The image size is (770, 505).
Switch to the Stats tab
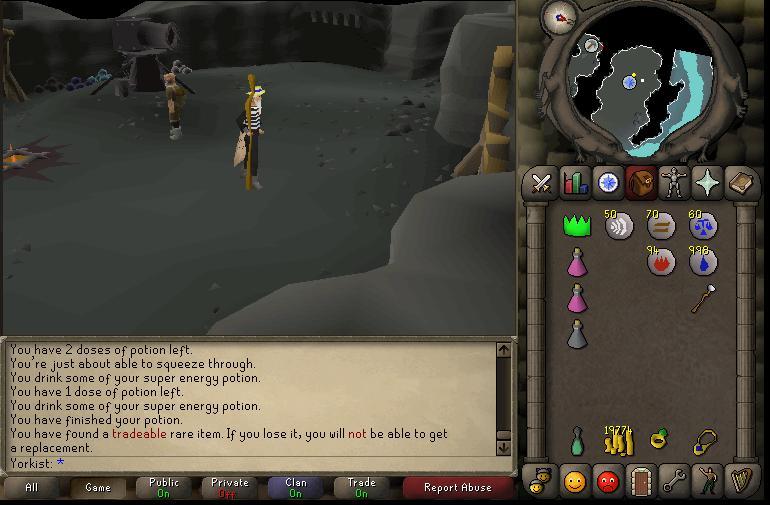575,183
